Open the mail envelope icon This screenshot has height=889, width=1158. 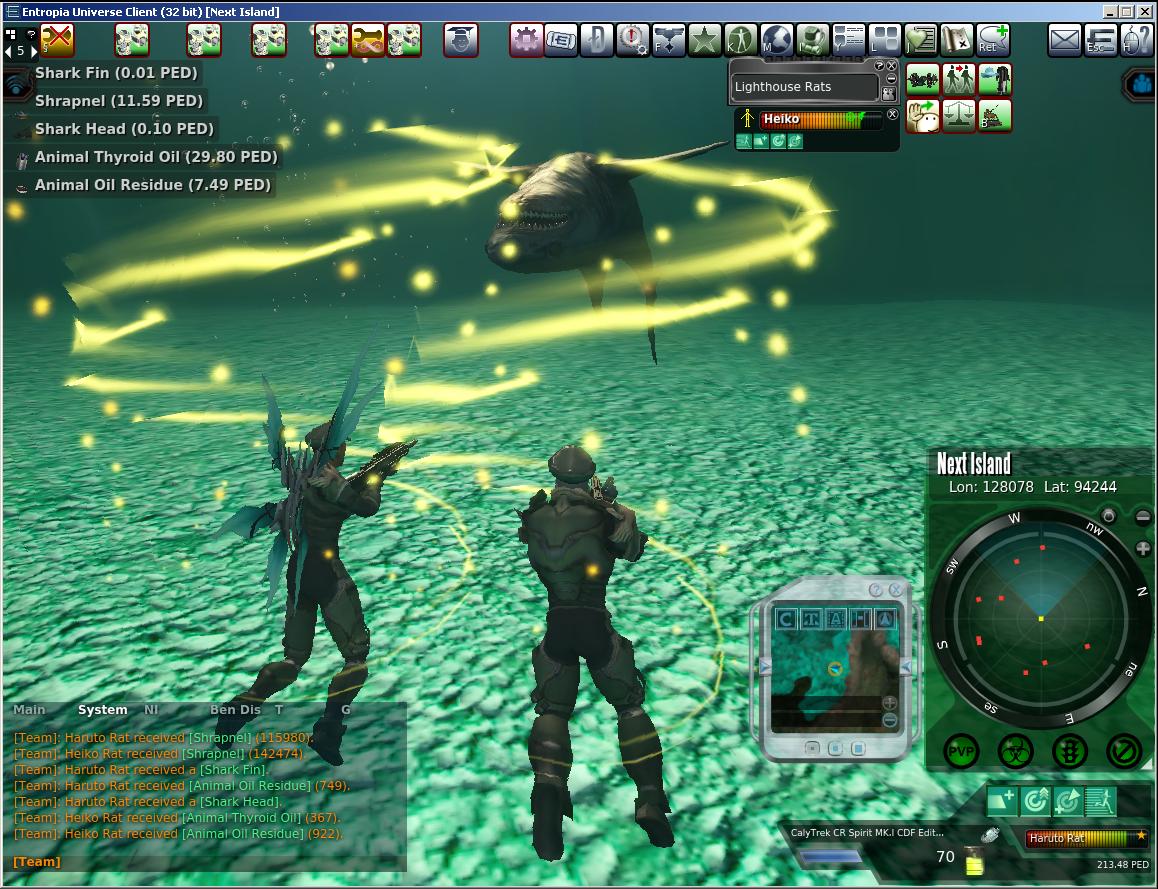point(1065,41)
